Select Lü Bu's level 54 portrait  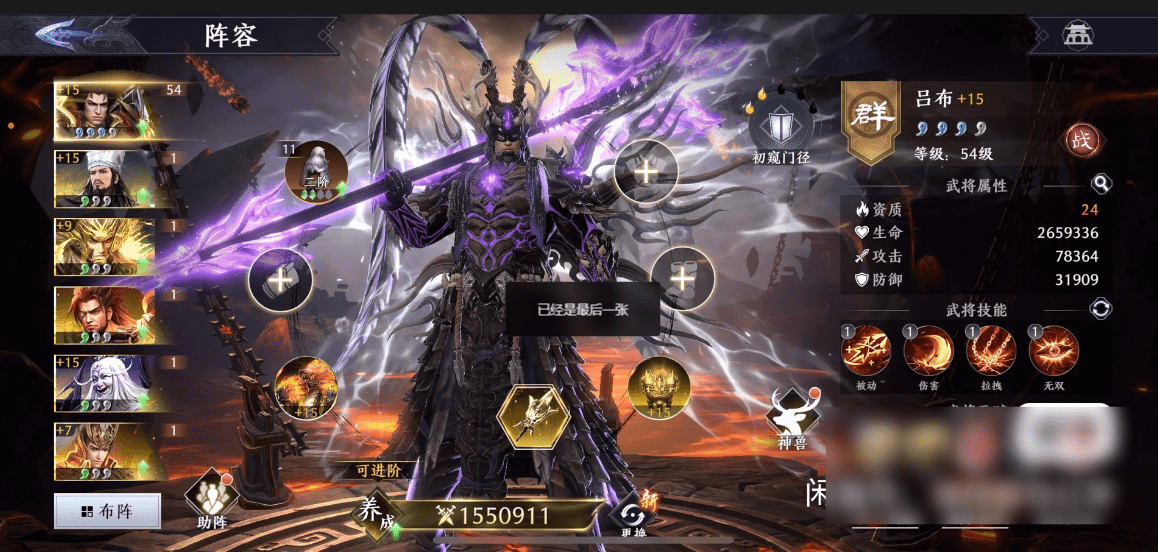pos(105,109)
